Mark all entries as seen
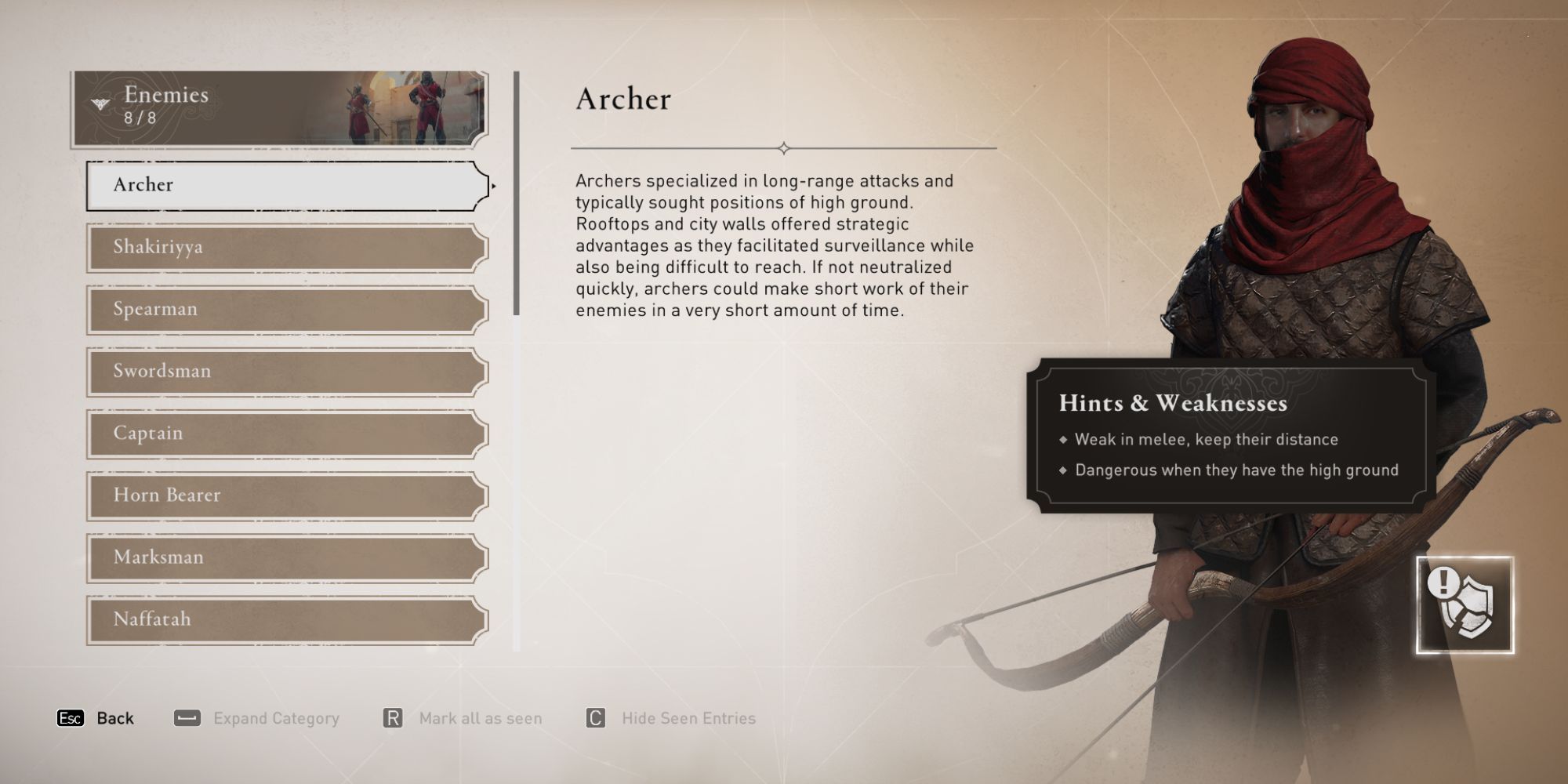 tap(482, 717)
